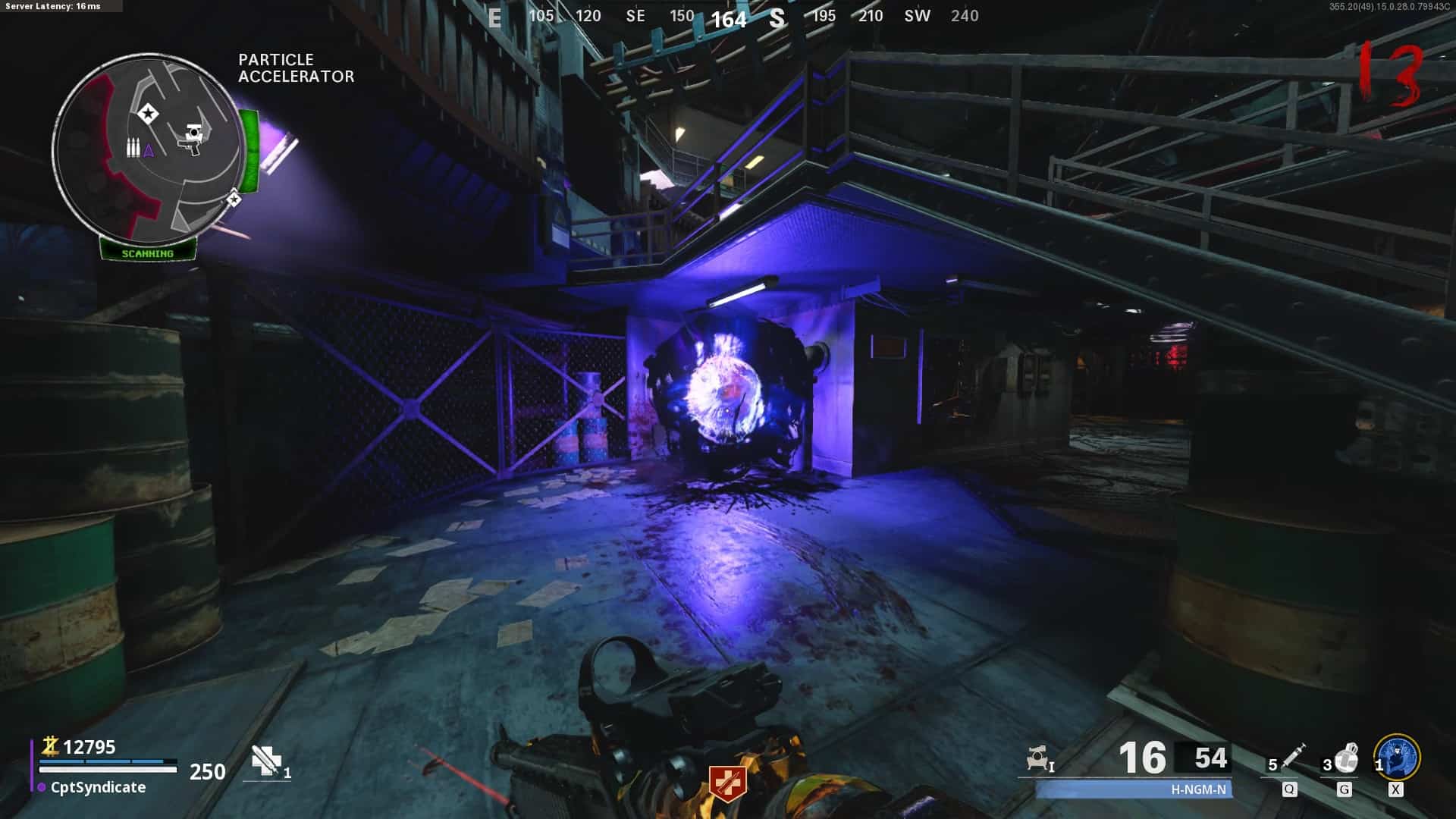Select the pistol wall-buy marker on minimap
The image size is (1456, 819).
[193, 138]
